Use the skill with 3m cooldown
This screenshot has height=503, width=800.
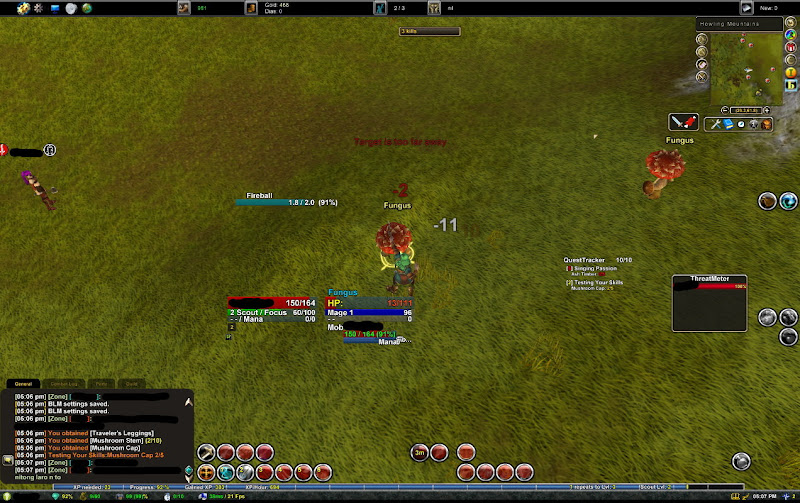(420, 453)
